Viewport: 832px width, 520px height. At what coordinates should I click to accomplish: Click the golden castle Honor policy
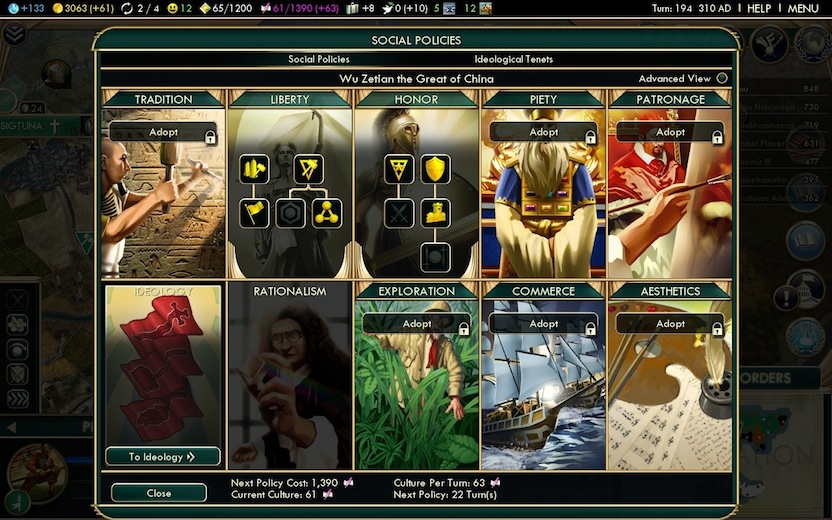[x=435, y=212]
